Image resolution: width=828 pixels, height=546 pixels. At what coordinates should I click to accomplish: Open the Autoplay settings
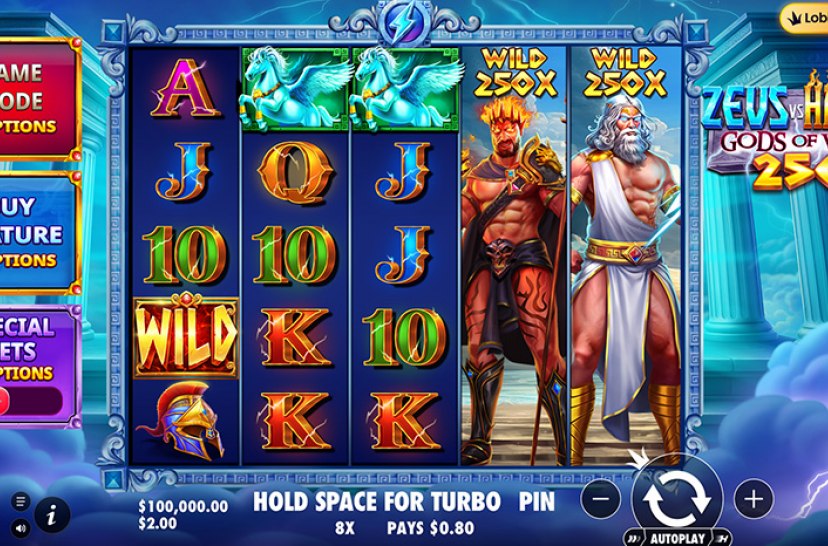pyautogui.click(x=676, y=535)
